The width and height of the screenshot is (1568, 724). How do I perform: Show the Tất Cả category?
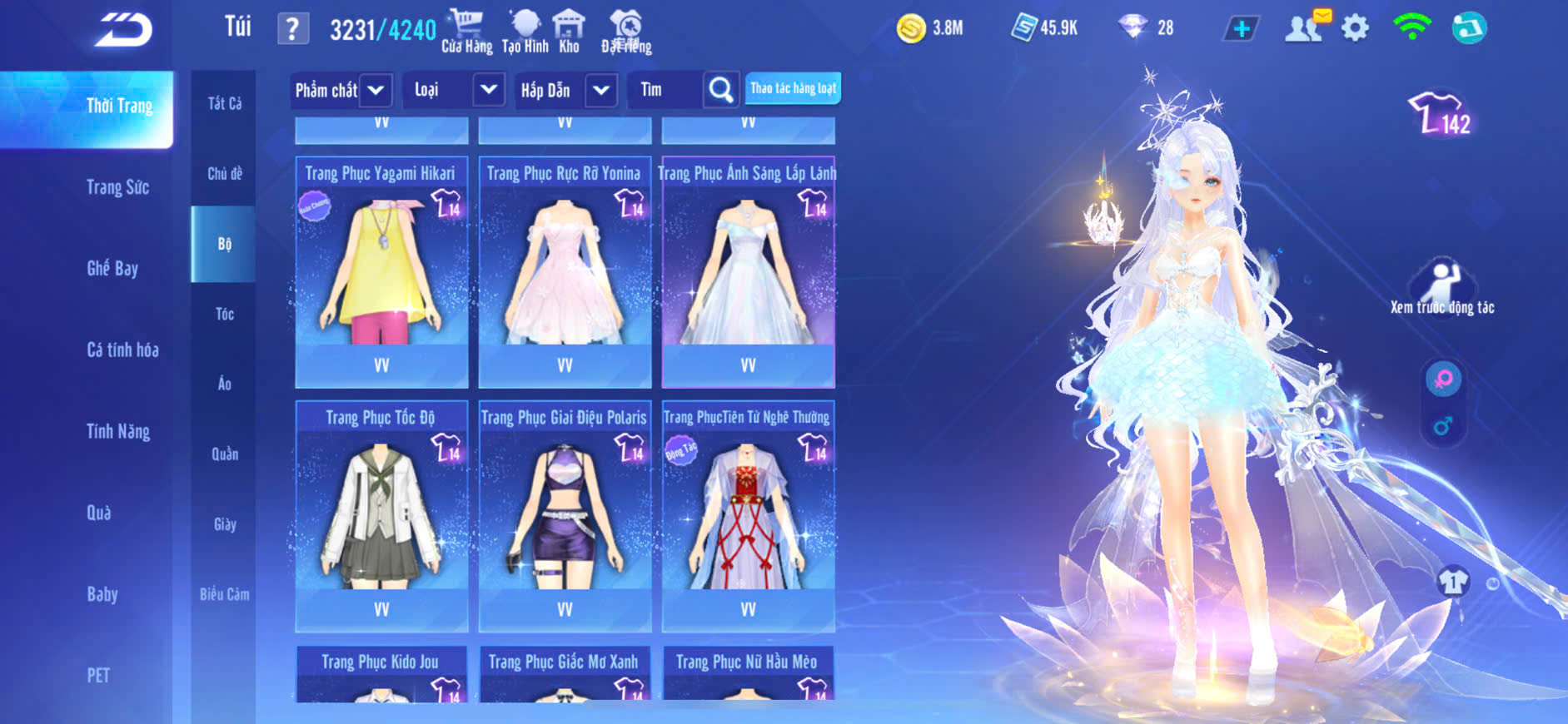(x=225, y=103)
